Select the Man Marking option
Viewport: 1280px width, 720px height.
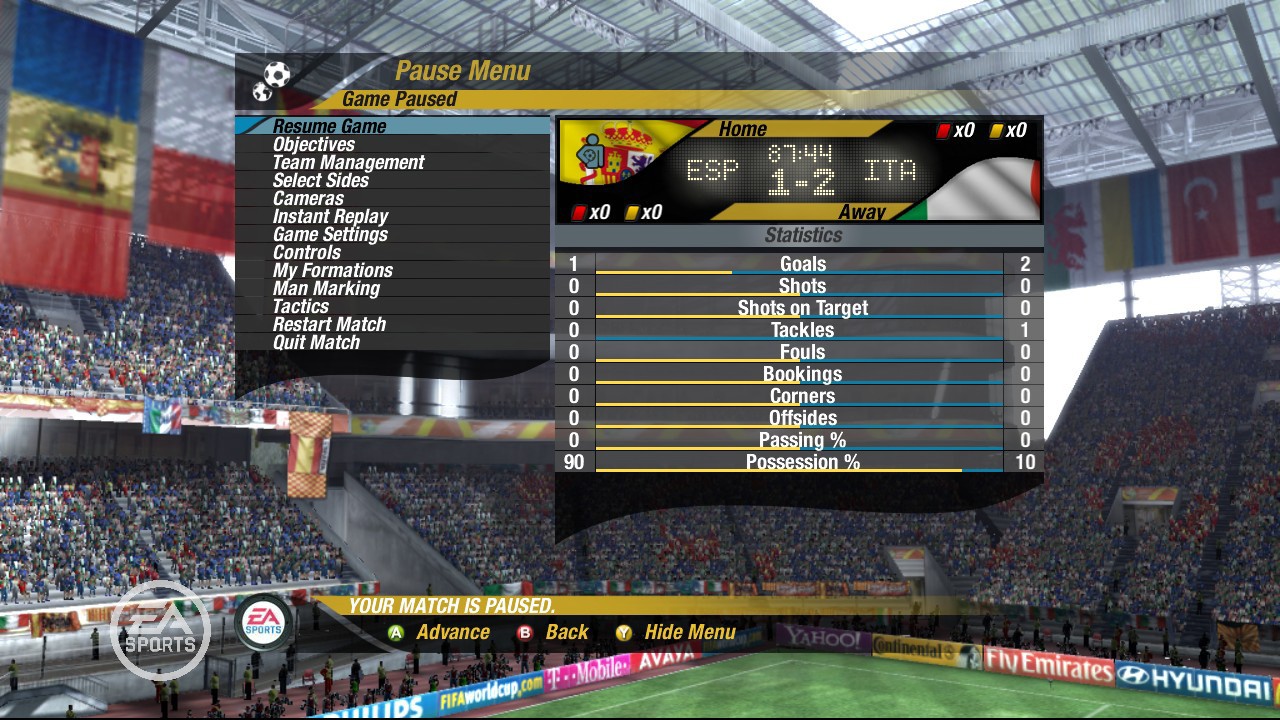pos(326,289)
